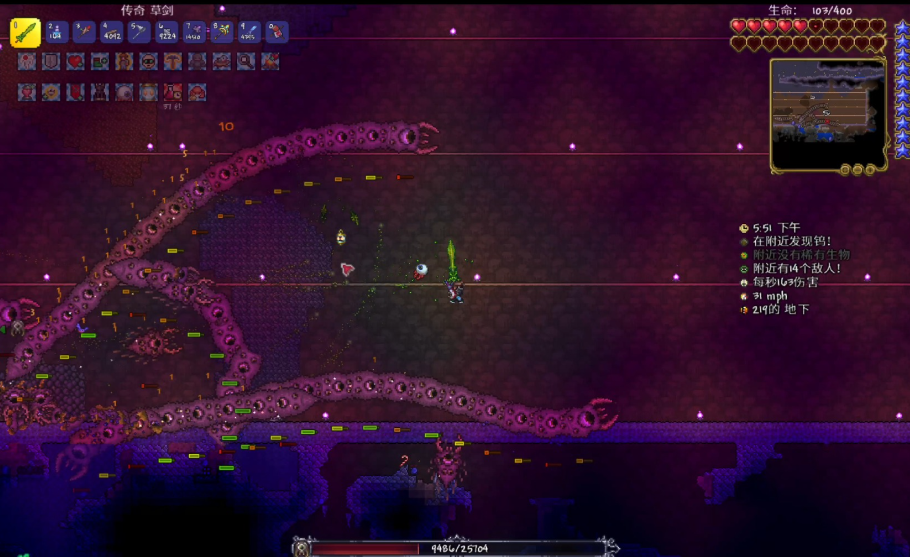Click the potion-with-clock debuff icon
The height and width of the screenshot is (557, 910).
coord(173,93)
